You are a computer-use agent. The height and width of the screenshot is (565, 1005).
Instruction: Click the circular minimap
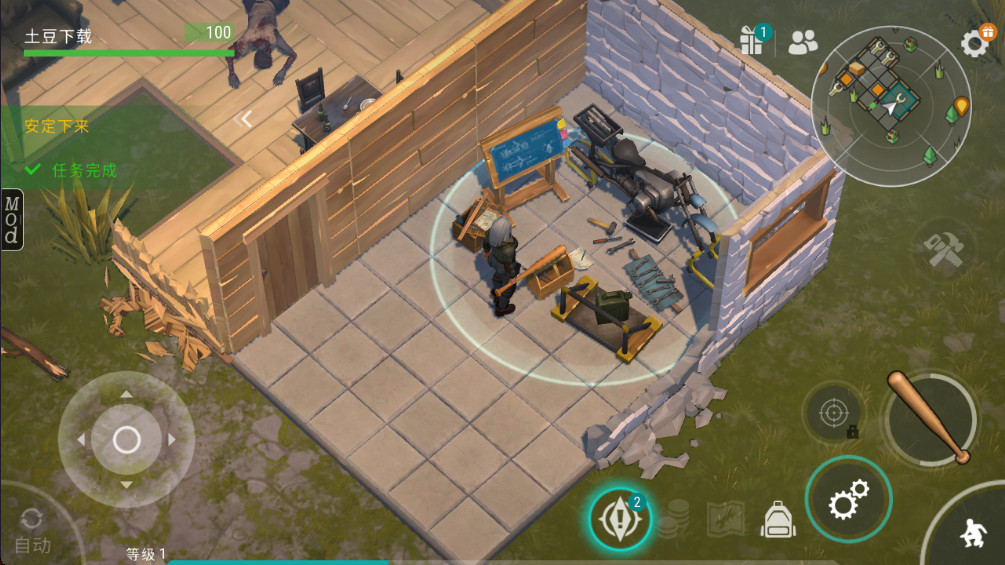[x=890, y=107]
